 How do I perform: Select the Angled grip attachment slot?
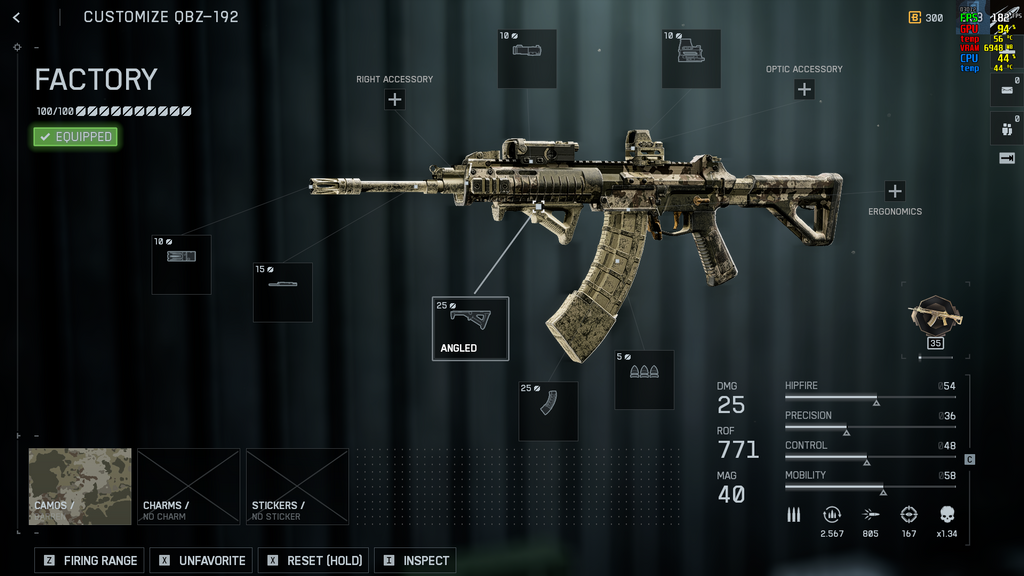[x=470, y=328]
